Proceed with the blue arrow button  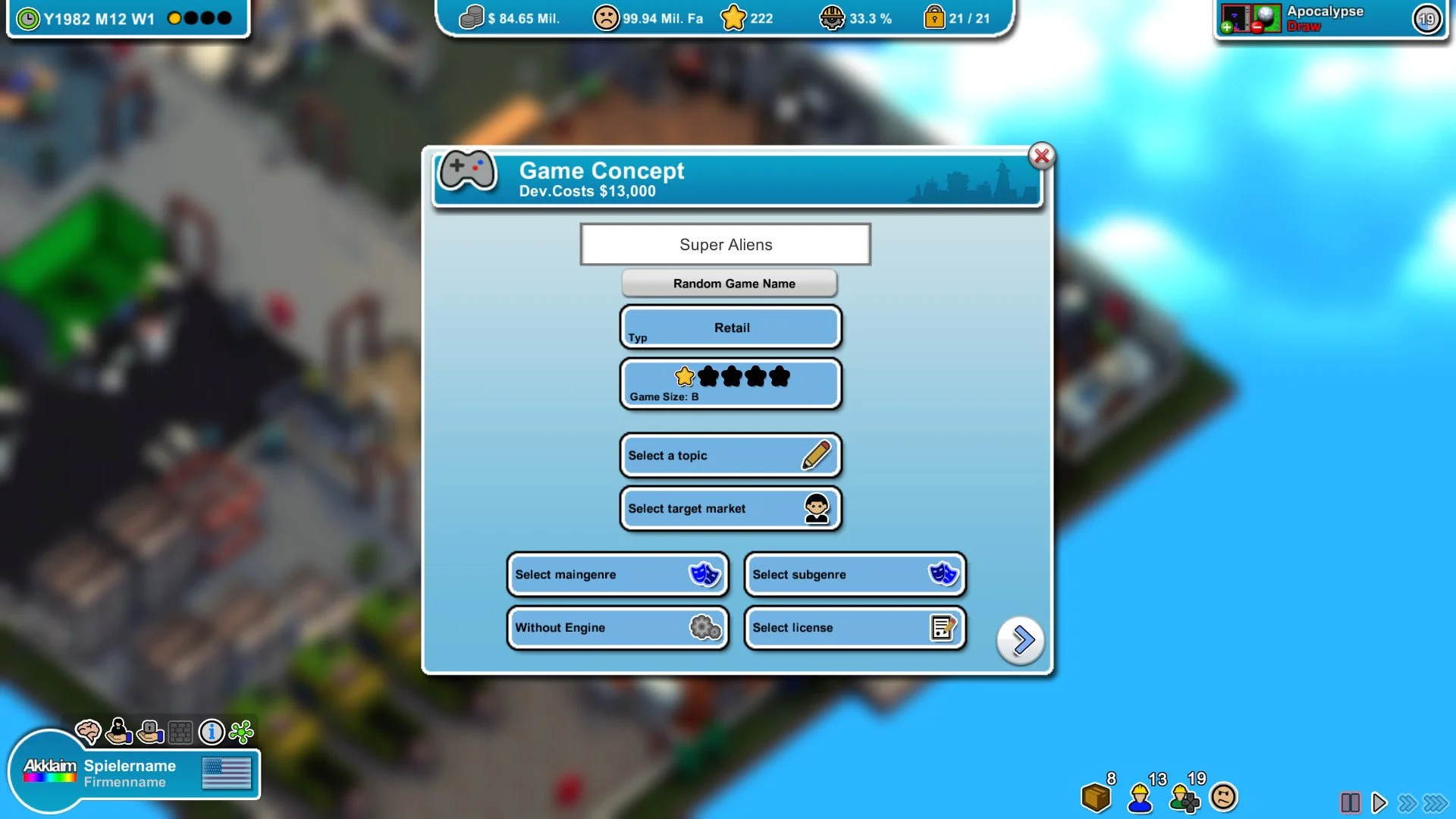1020,639
